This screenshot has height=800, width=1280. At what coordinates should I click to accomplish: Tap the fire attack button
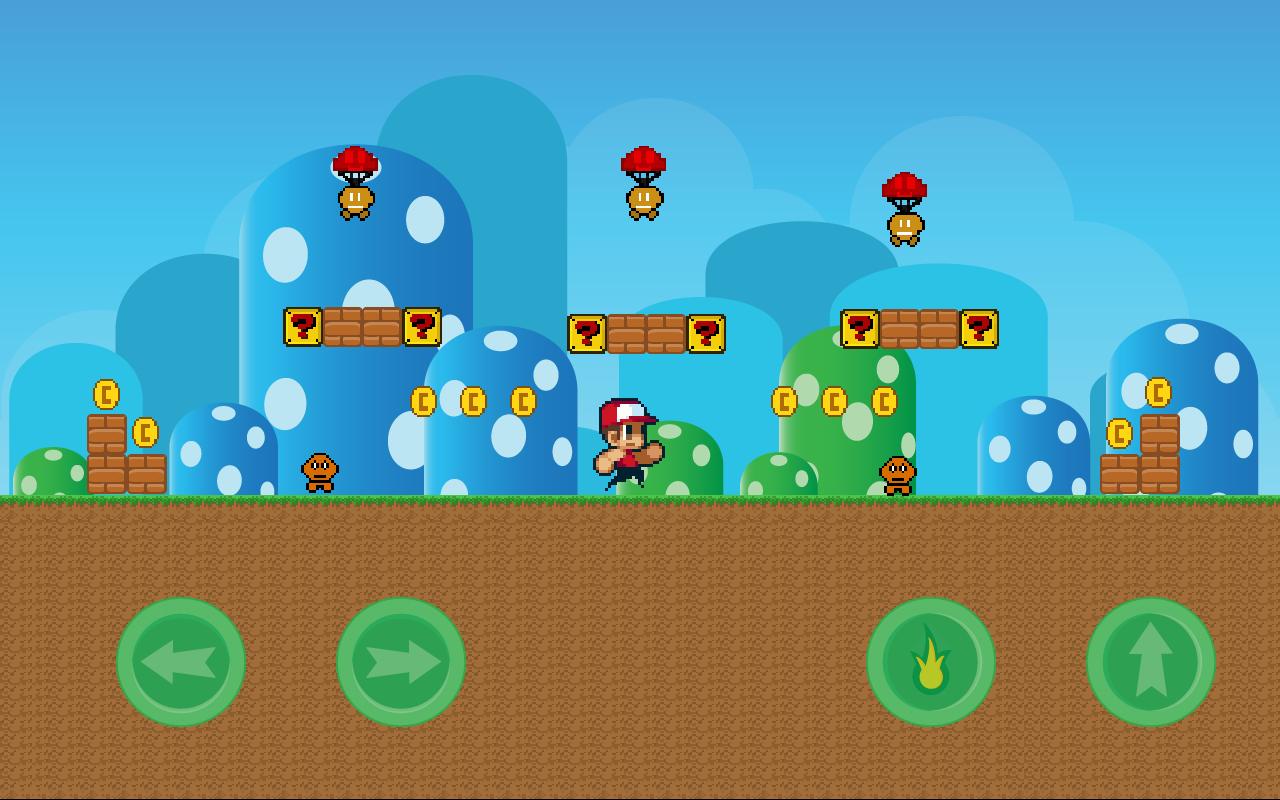pyautogui.click(x=930, y=660)
